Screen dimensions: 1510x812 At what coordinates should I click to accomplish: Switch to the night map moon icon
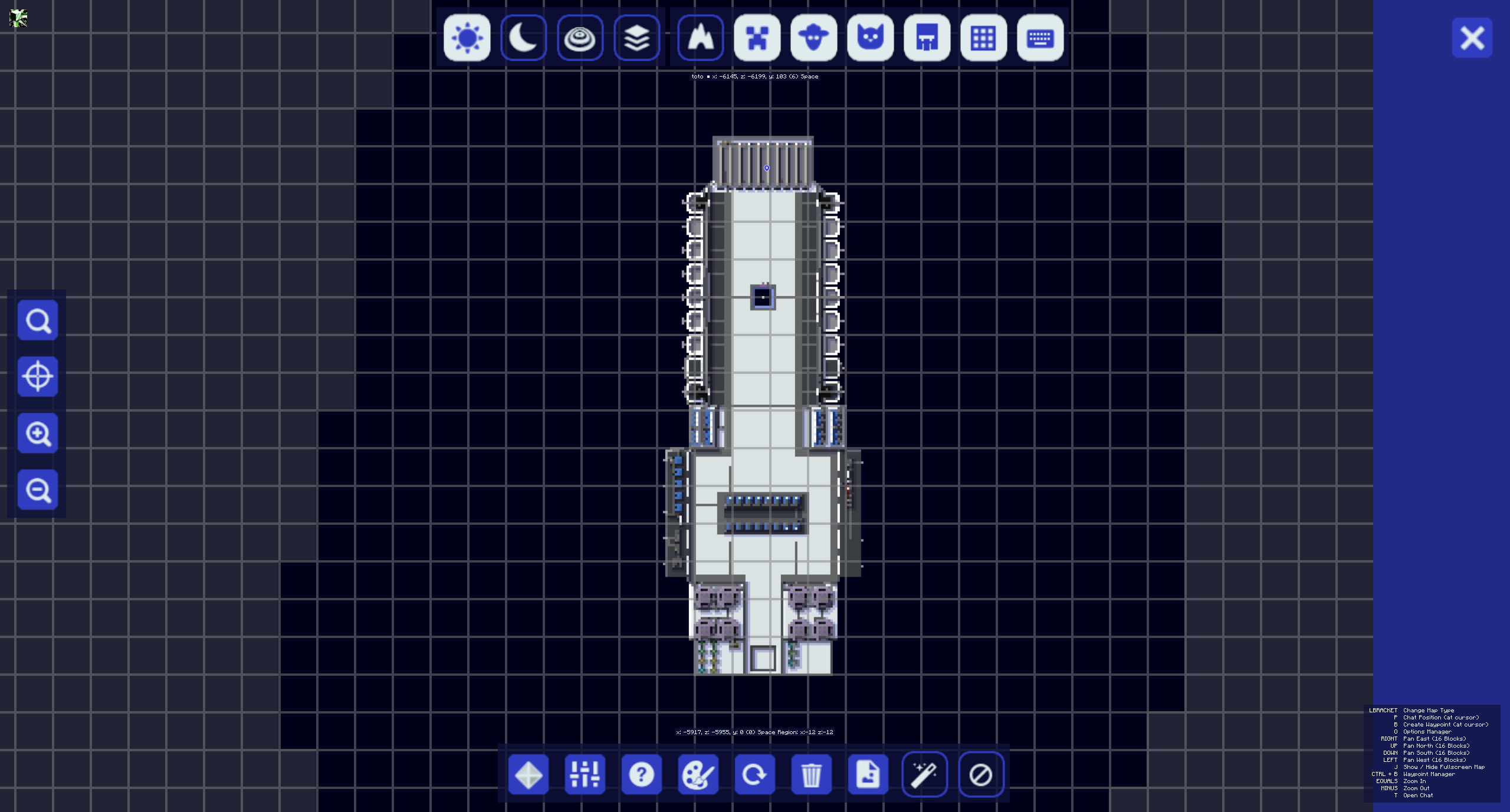[523, 38]
